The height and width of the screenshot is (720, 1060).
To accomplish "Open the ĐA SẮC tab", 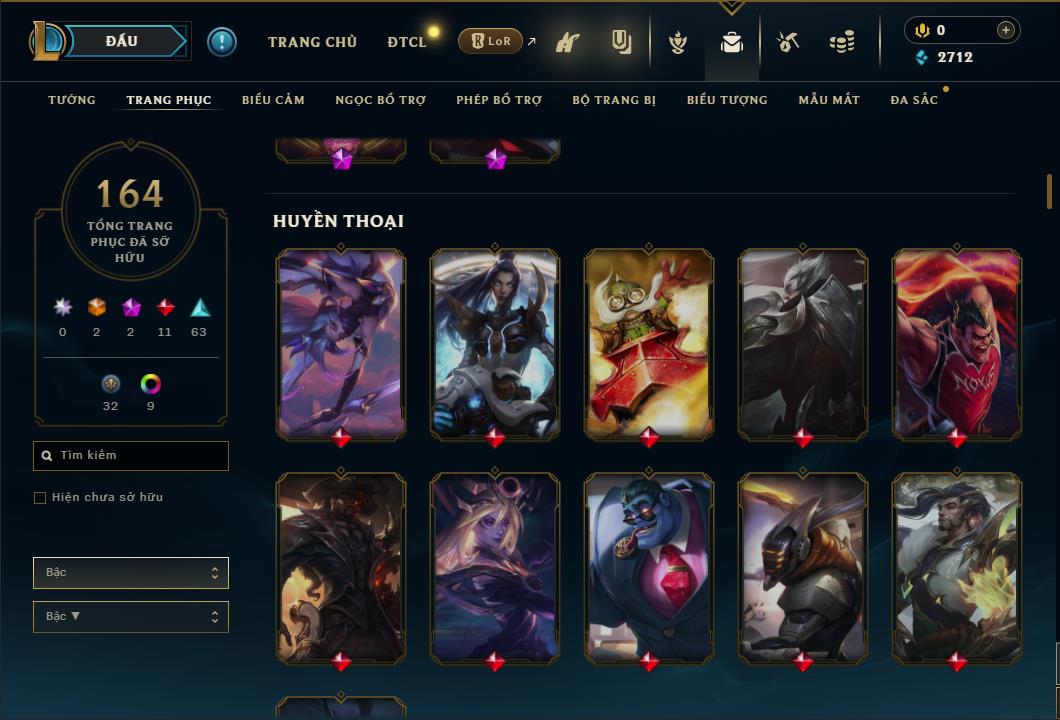I will click(x=914, y=100).
